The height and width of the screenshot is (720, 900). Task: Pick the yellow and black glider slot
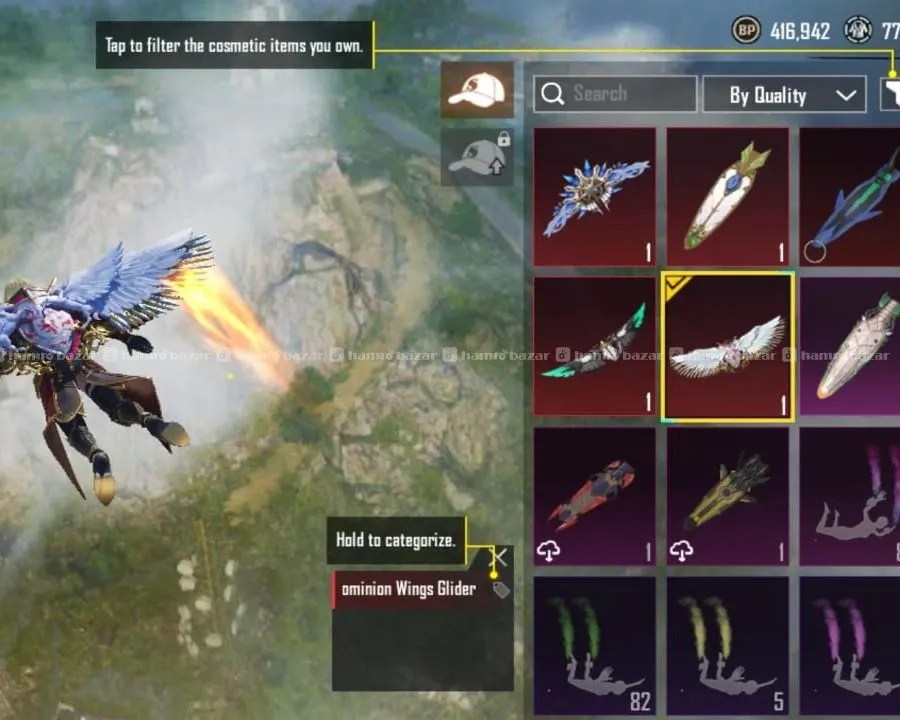[x=728, y=496]
